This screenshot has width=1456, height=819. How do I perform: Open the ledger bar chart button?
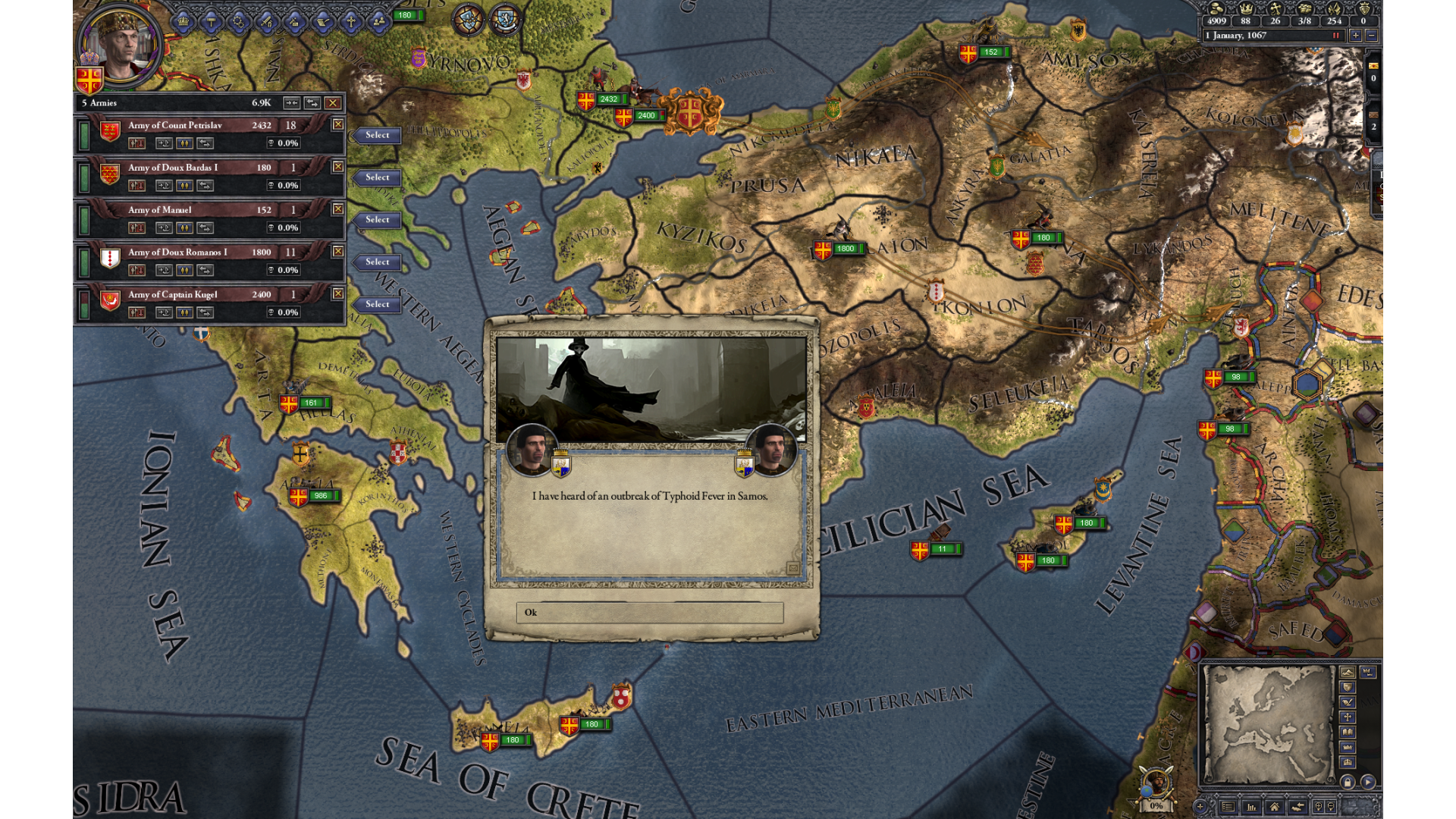(x=1251, y=807)
